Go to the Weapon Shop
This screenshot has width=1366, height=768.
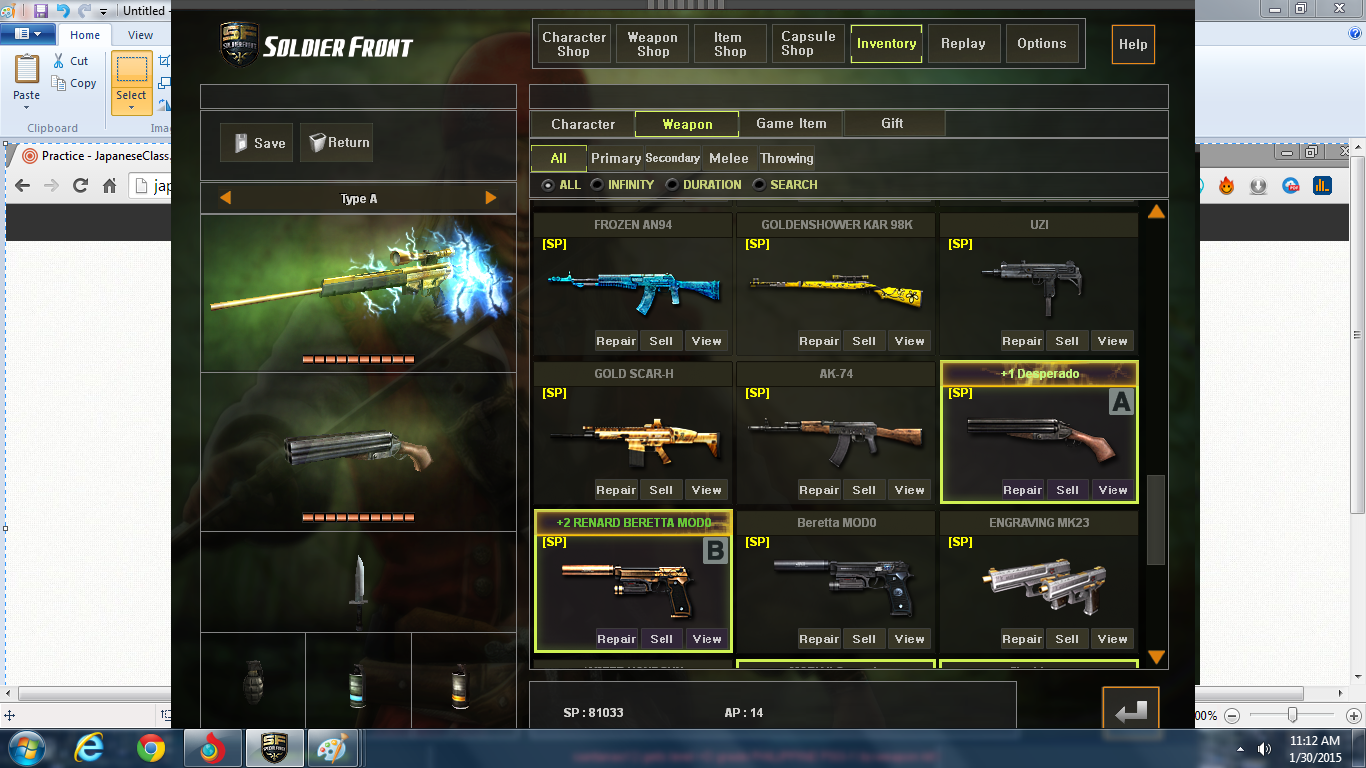point(652,44)
